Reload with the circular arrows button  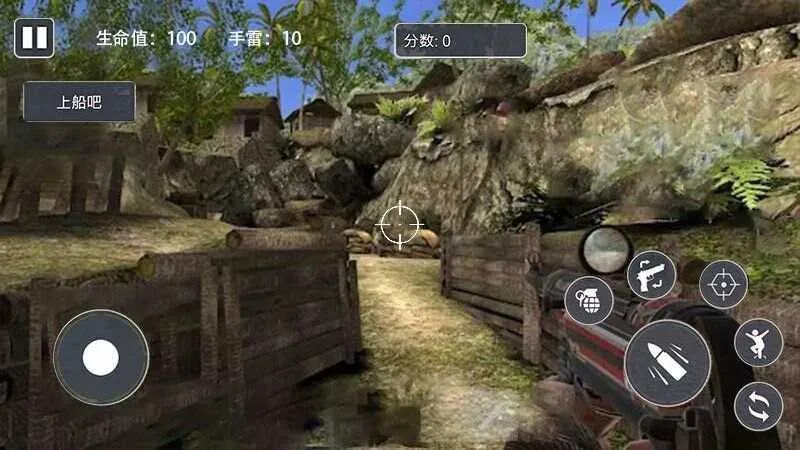tap(759, 407)
